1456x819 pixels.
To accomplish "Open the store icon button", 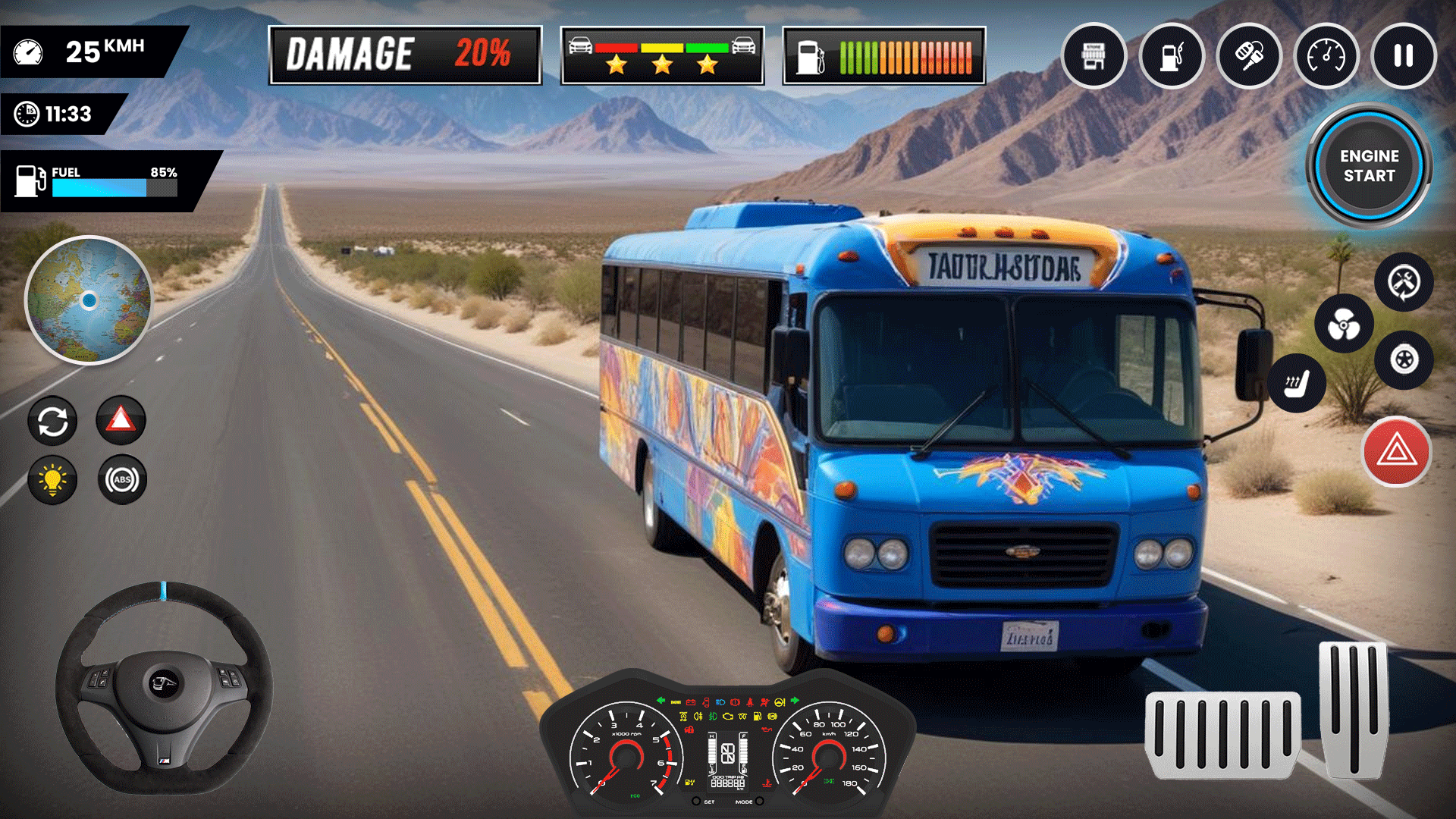I will point(1094,55).
